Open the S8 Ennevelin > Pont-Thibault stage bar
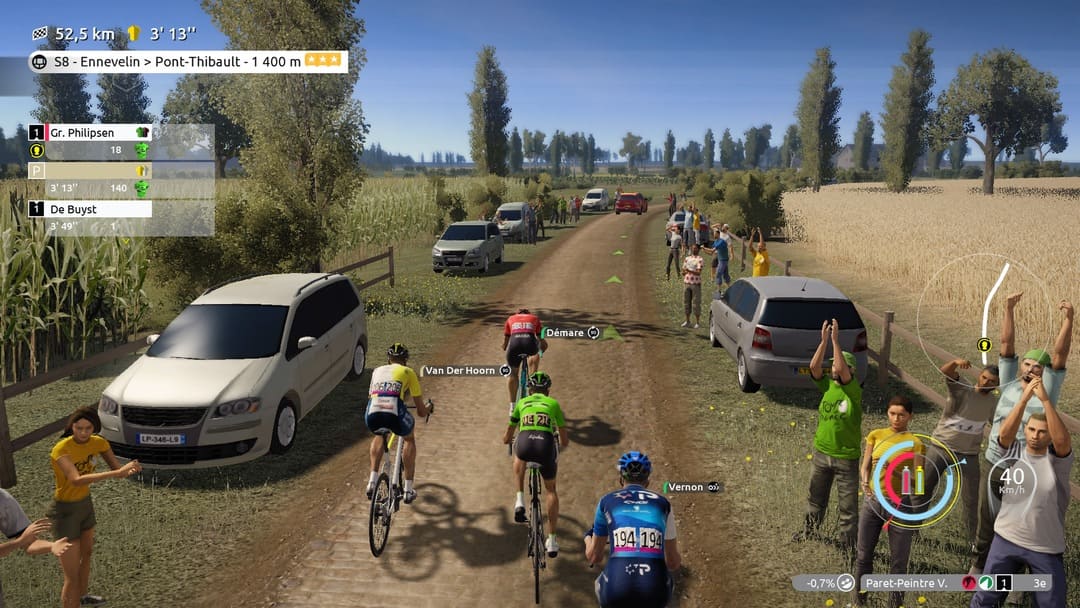The image size is (1080, 608). tap(188, 62)
